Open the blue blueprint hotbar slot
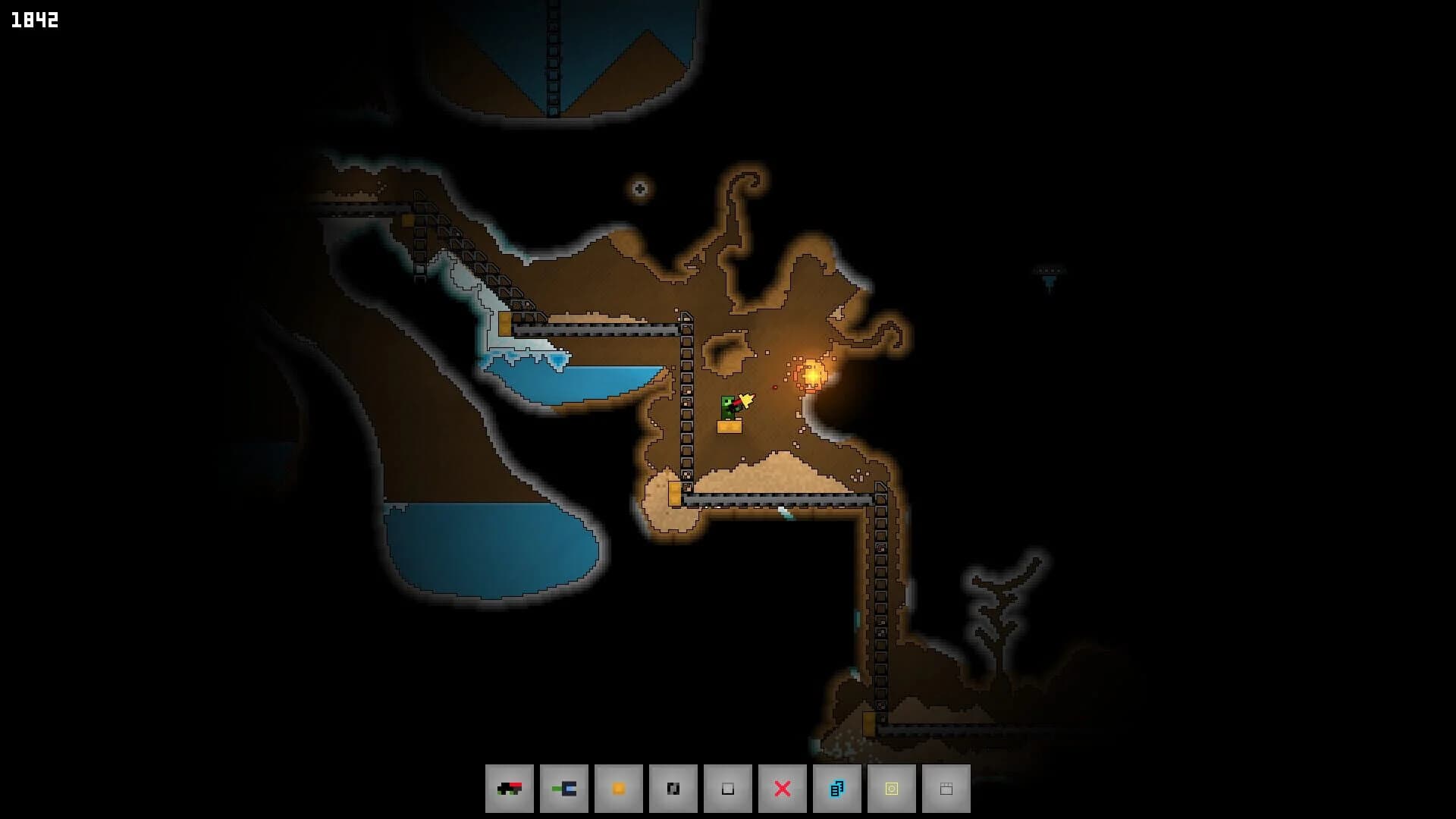Viewport: 1456px width, 819px height. click(837, 788)
